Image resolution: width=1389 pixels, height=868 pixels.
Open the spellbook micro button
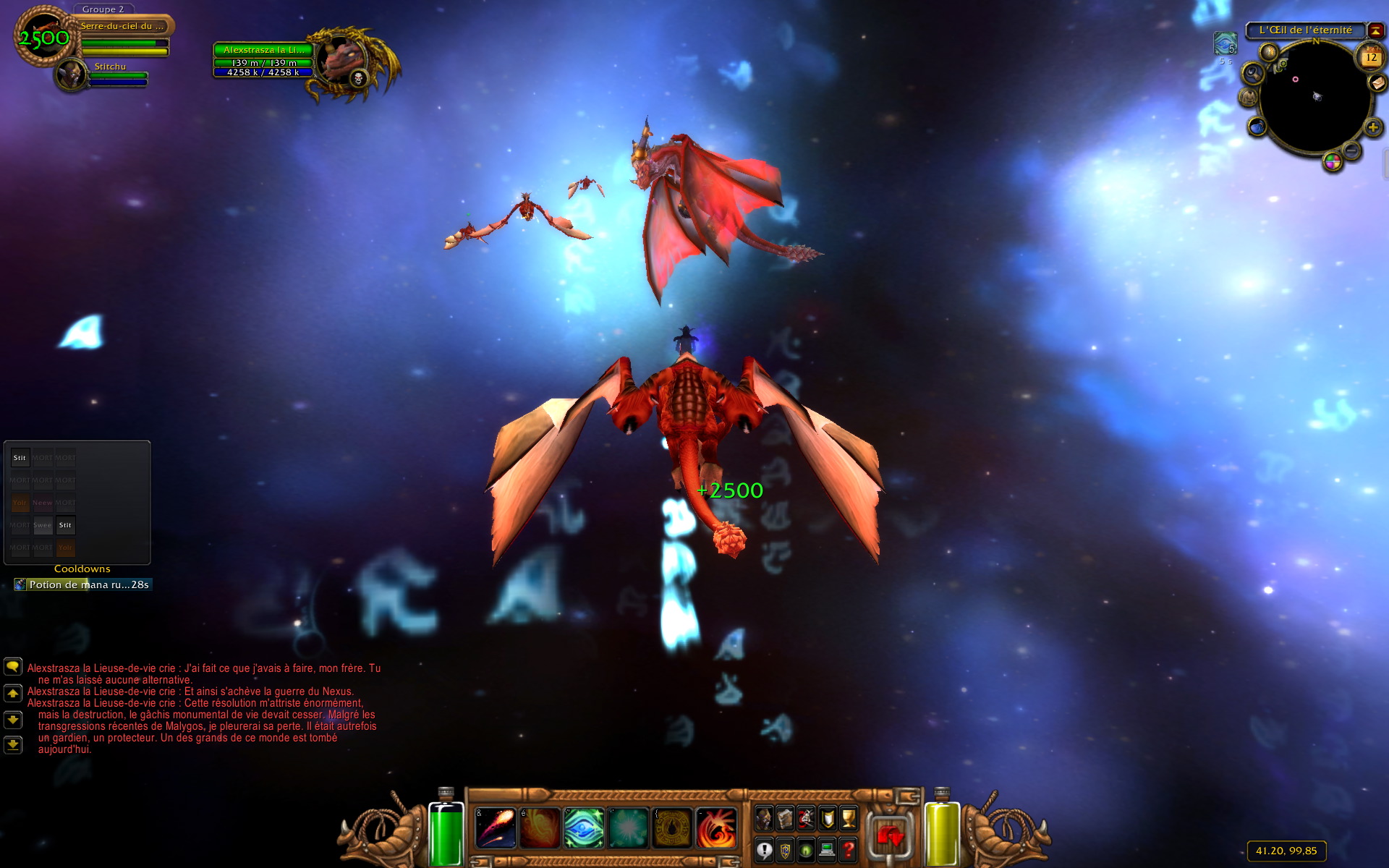(x=785, y=818)
